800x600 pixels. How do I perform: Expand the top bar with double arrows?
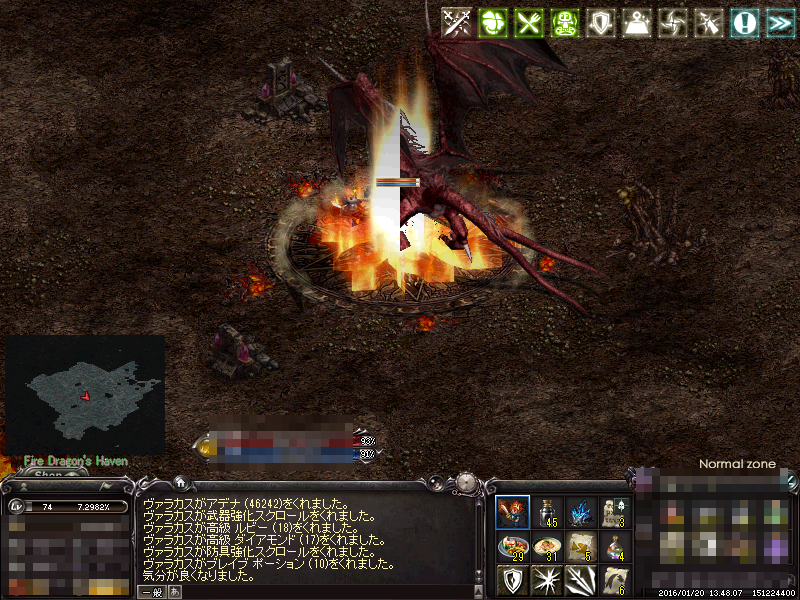[778, 22]
